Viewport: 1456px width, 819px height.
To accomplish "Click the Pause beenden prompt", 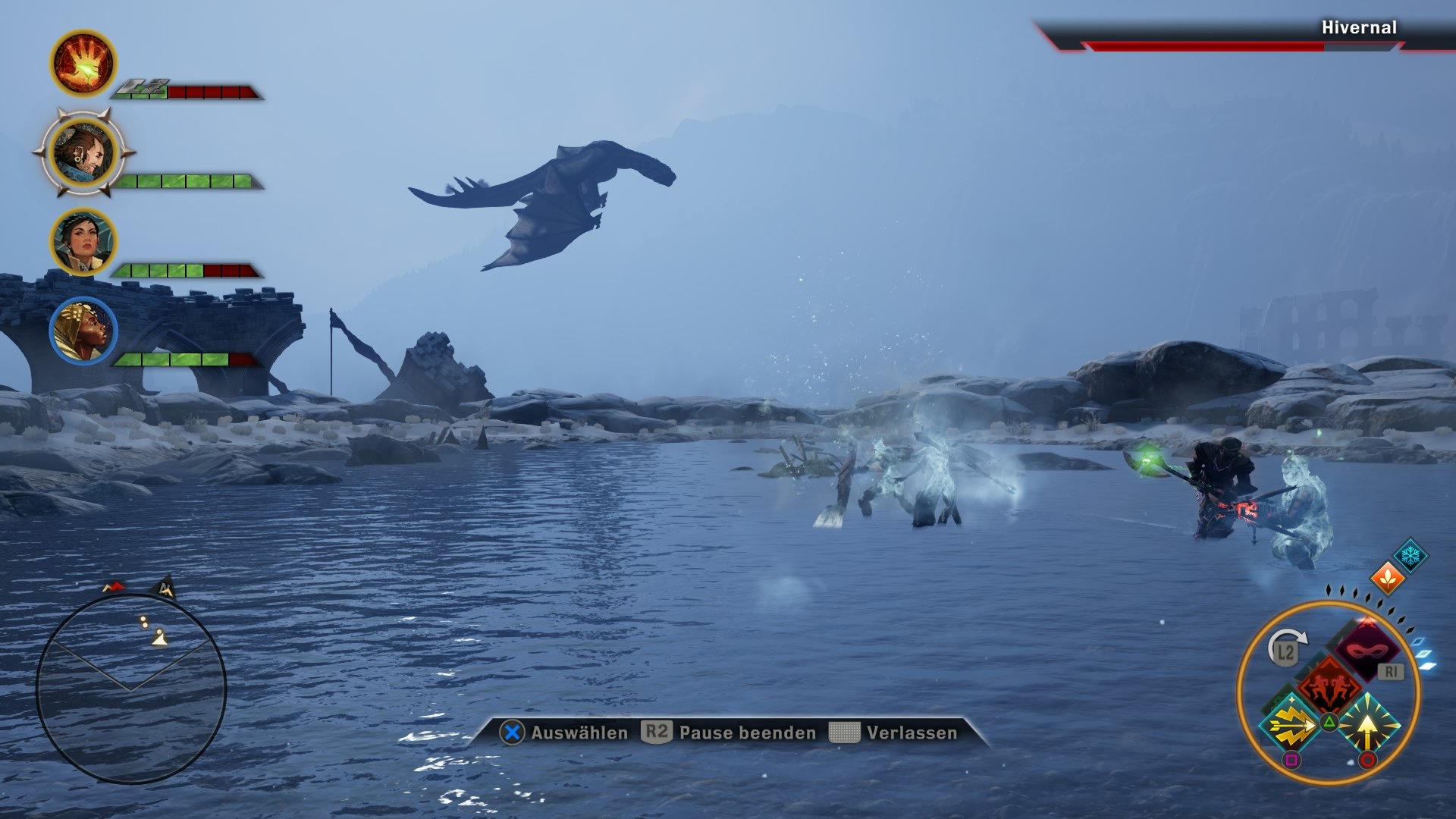I will pos(745,733).
